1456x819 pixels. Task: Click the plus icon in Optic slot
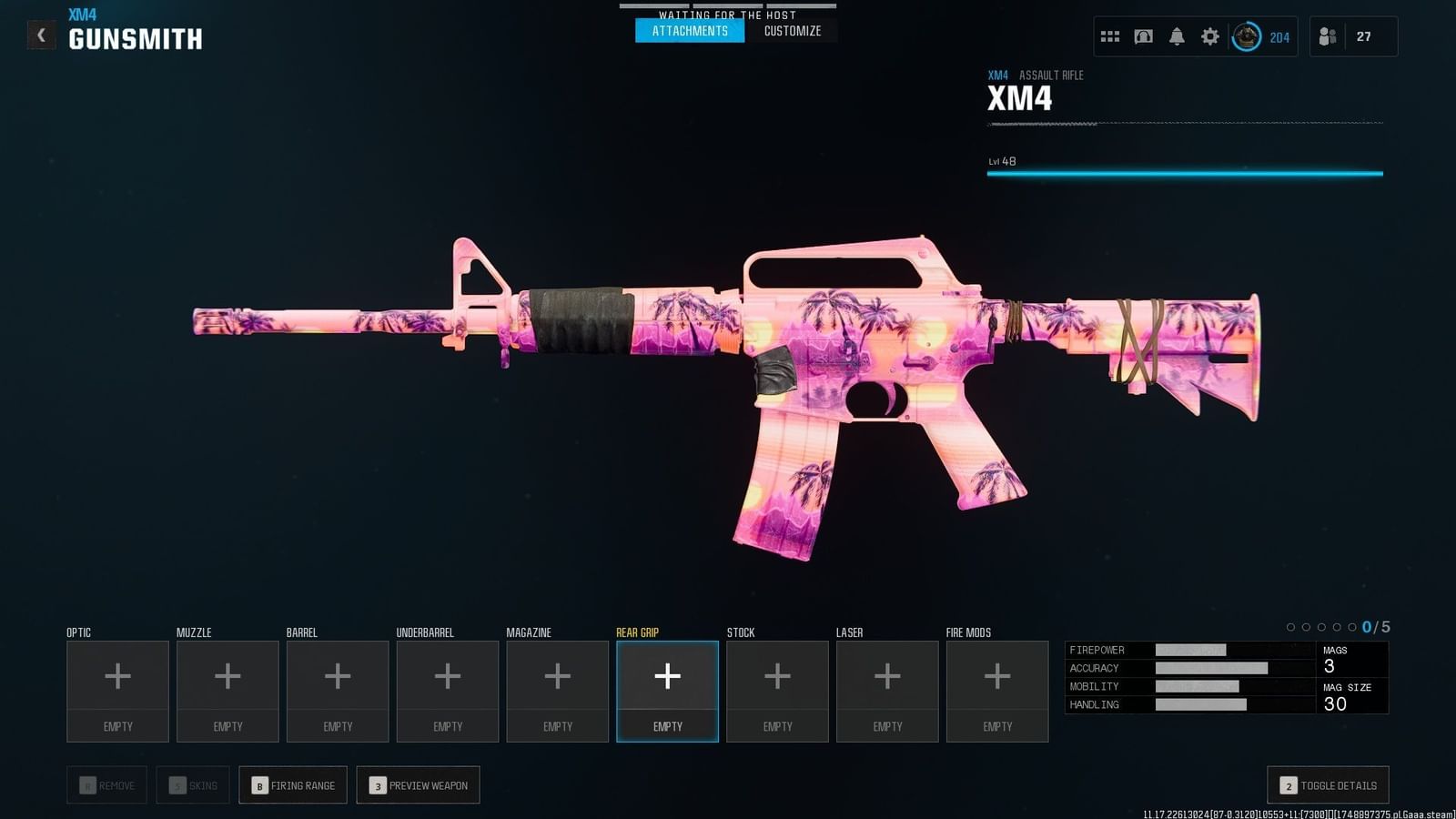[117, 676]
